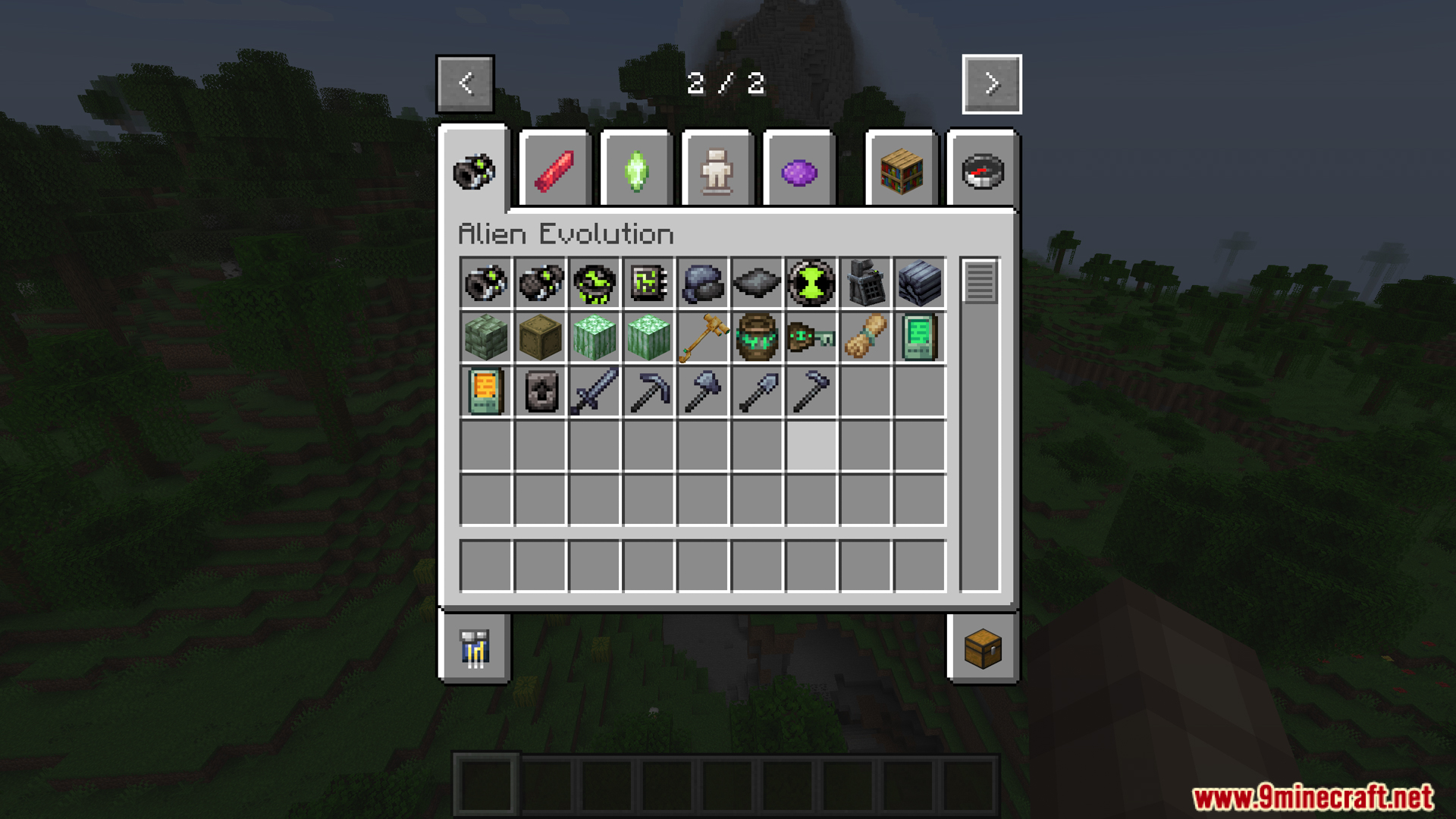This screenshot has height=819, width=1456.
Task: Click the previous page arrow
Action: [465, 83]
